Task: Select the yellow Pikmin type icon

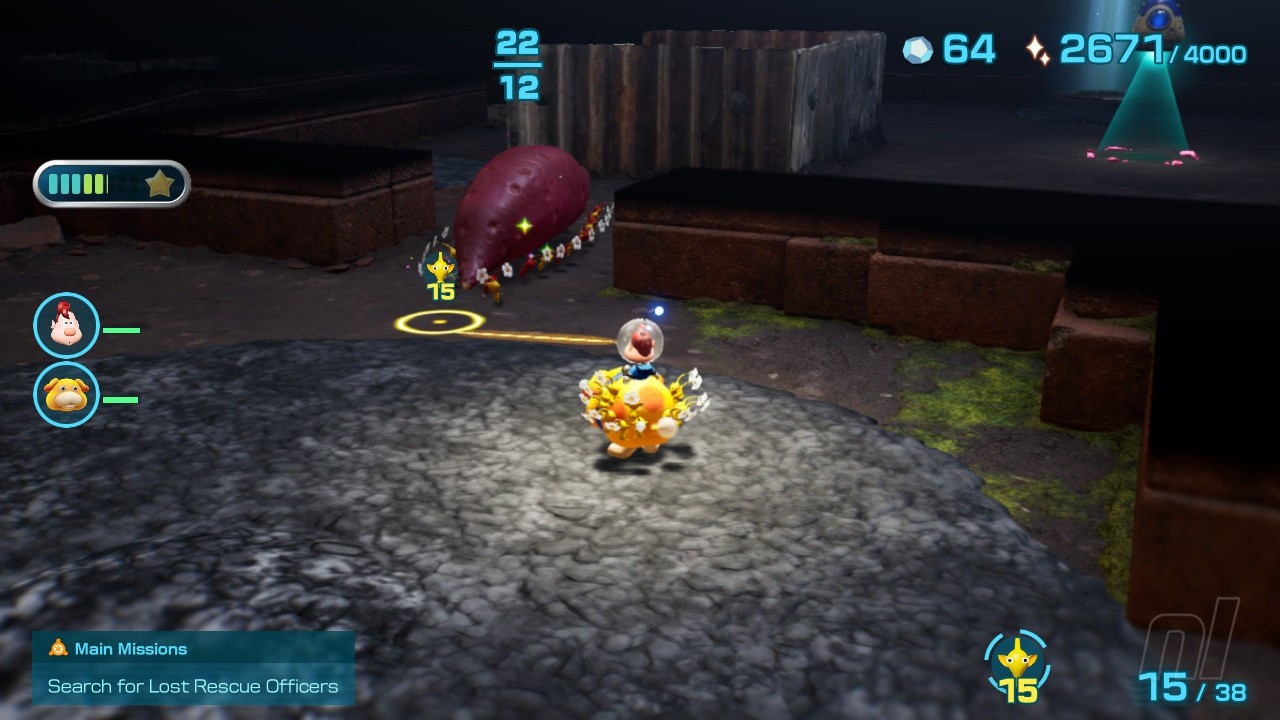Action: [x=1017, y=660]
